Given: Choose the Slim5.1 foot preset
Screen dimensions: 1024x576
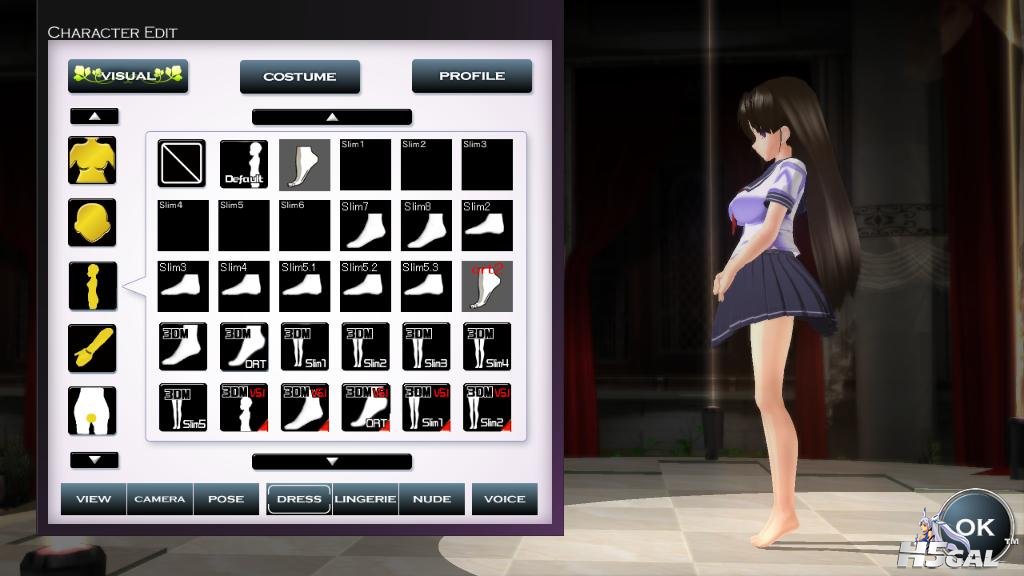Looking at the screenshot, I should tap(304, 286).
